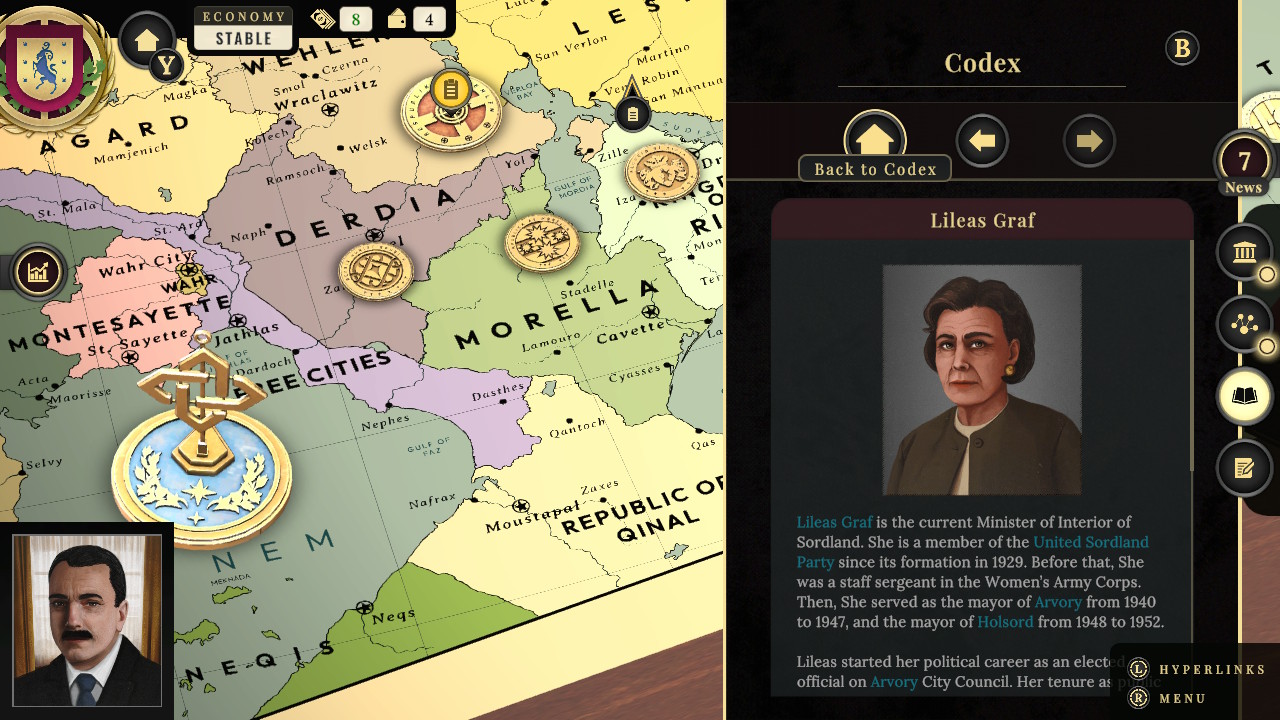Click the Y controller button badge
The width and height of the screenshot is (1280, 720).
pyautogui.click(x=166, y=66)
